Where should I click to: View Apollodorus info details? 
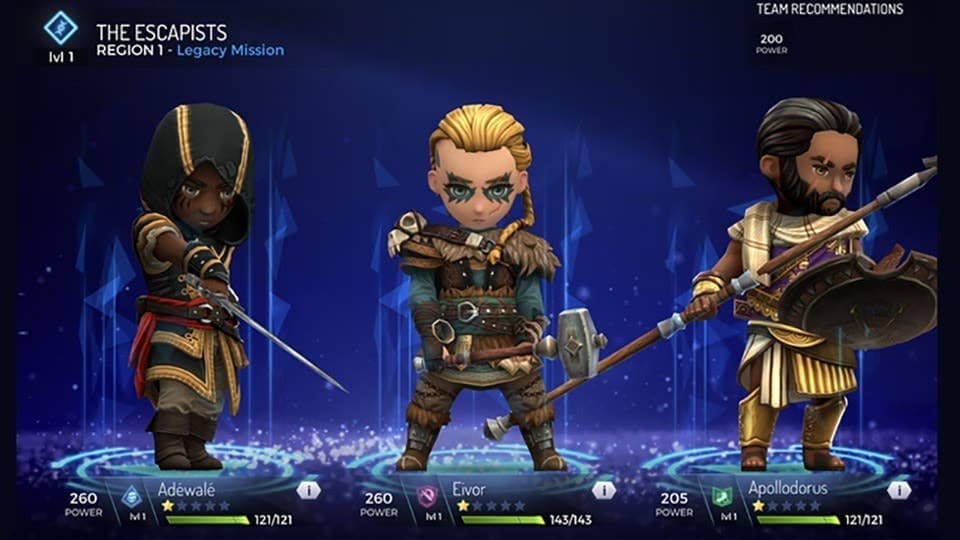899,490
